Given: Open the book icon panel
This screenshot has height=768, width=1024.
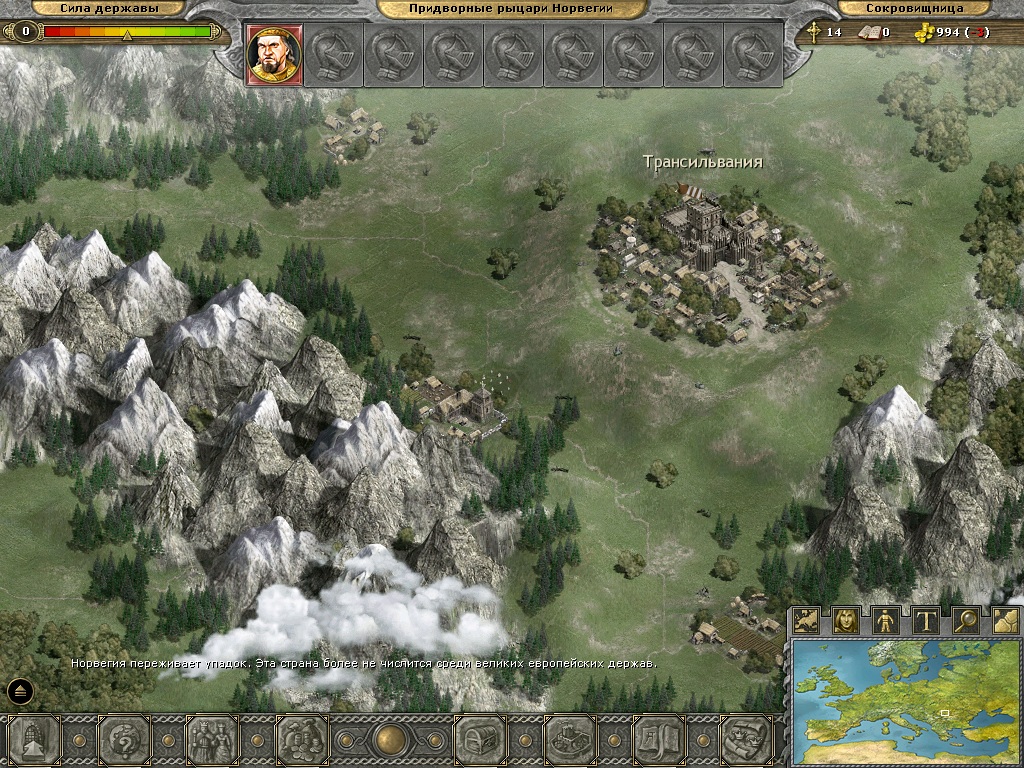Looking at the screenshot, I should tap(658, 741).
